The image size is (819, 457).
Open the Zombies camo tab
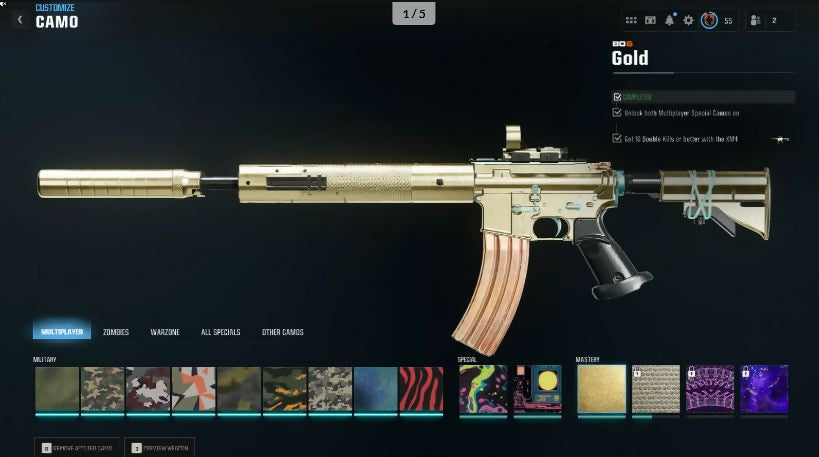click(x=116, y=331)
